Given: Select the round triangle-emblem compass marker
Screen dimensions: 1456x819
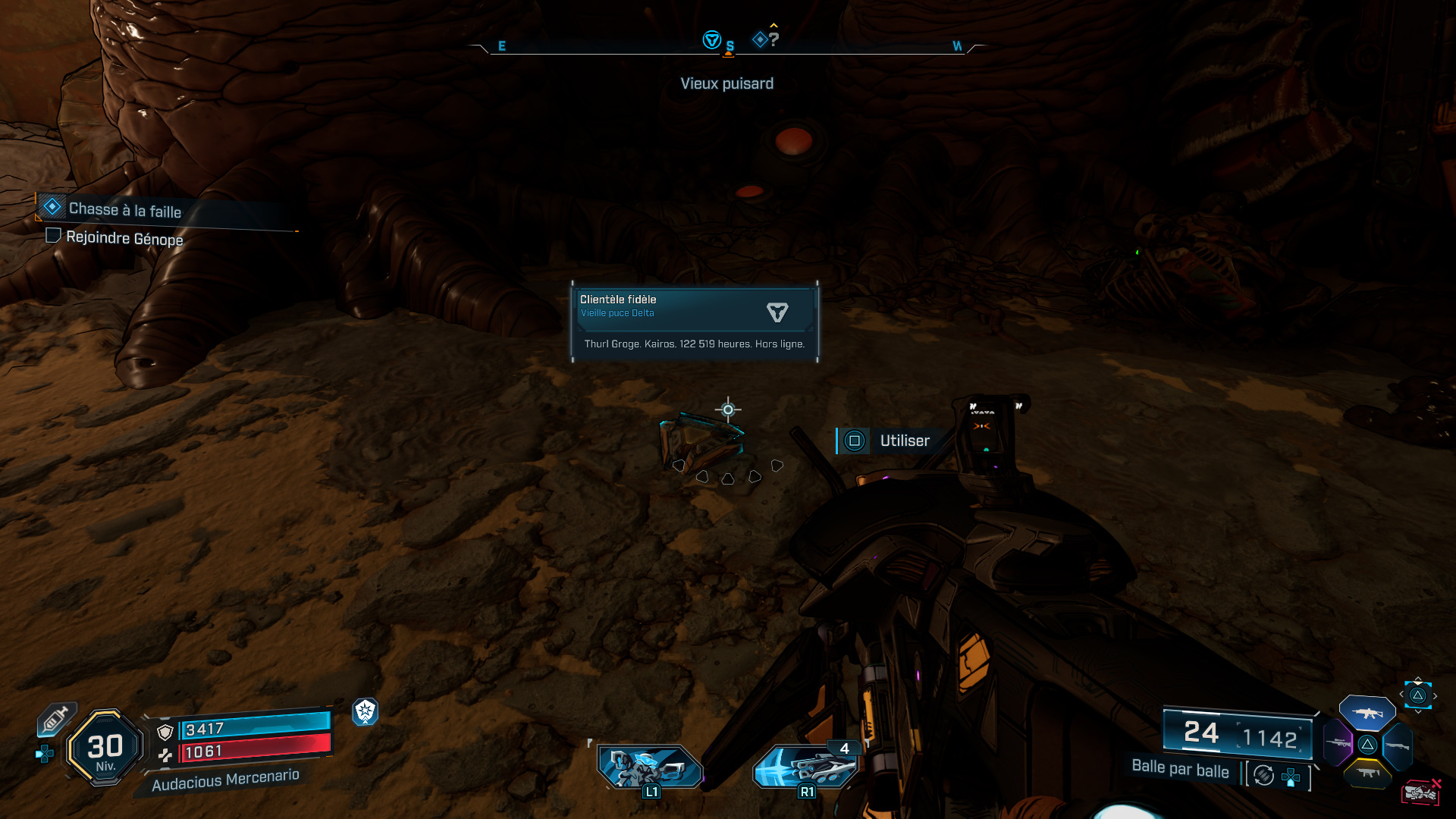Looking at the screenshot, I should coord(711,39).
